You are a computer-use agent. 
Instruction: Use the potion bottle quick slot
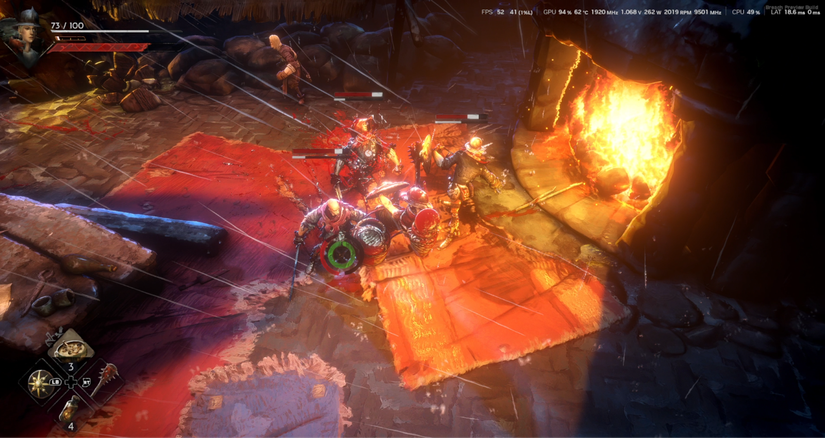(x=70, y=410)
